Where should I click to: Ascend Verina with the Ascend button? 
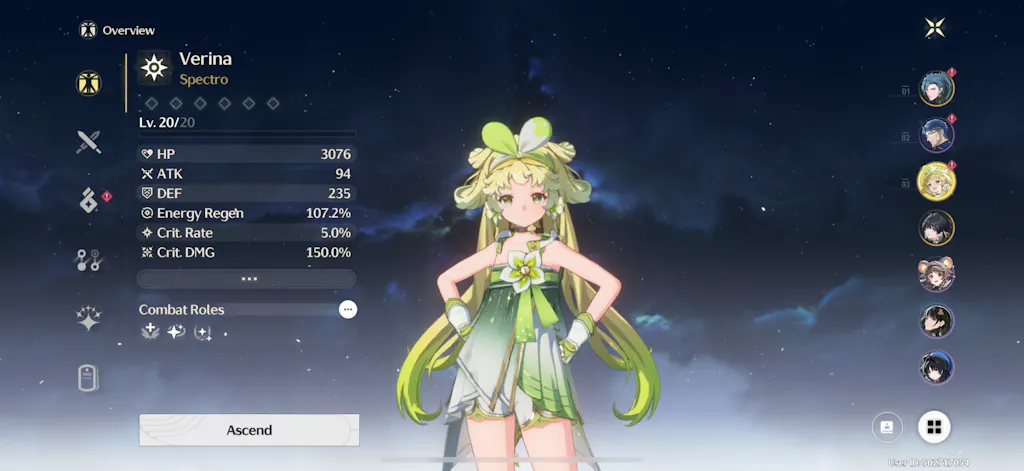(x=249, y=430)
